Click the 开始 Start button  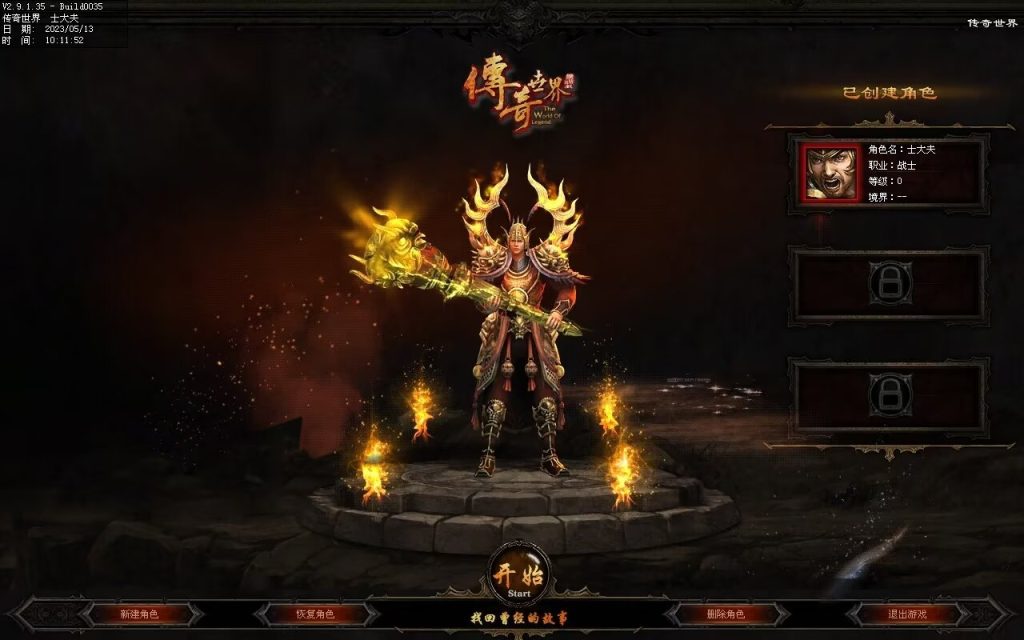pyautogui.click(x=518, y=575)
